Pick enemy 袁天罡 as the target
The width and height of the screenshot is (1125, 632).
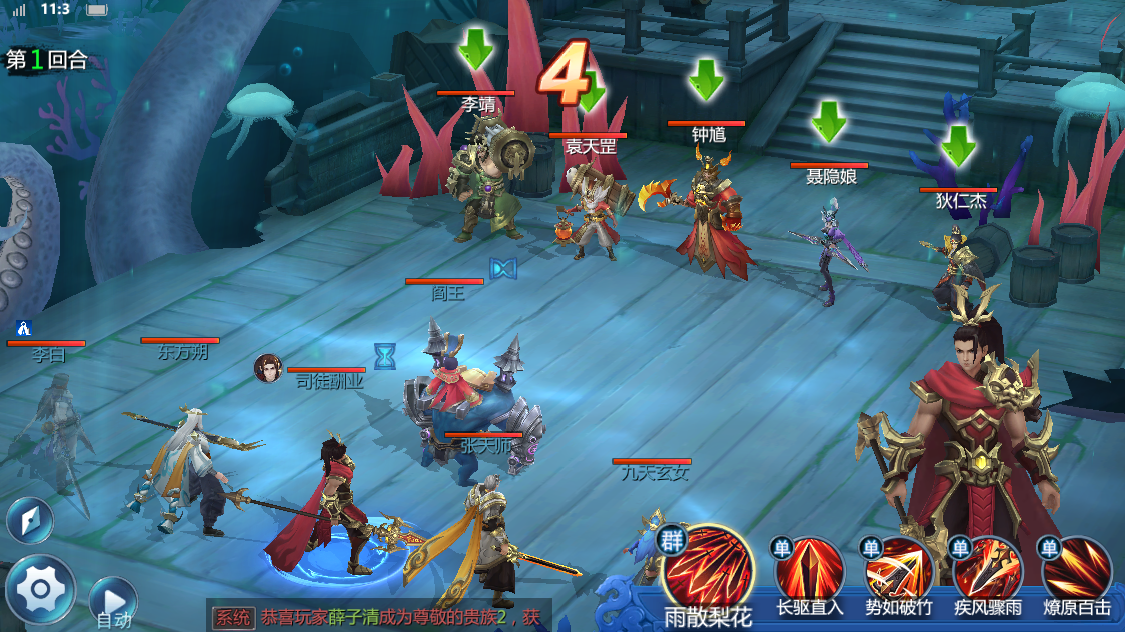[590, 210]
